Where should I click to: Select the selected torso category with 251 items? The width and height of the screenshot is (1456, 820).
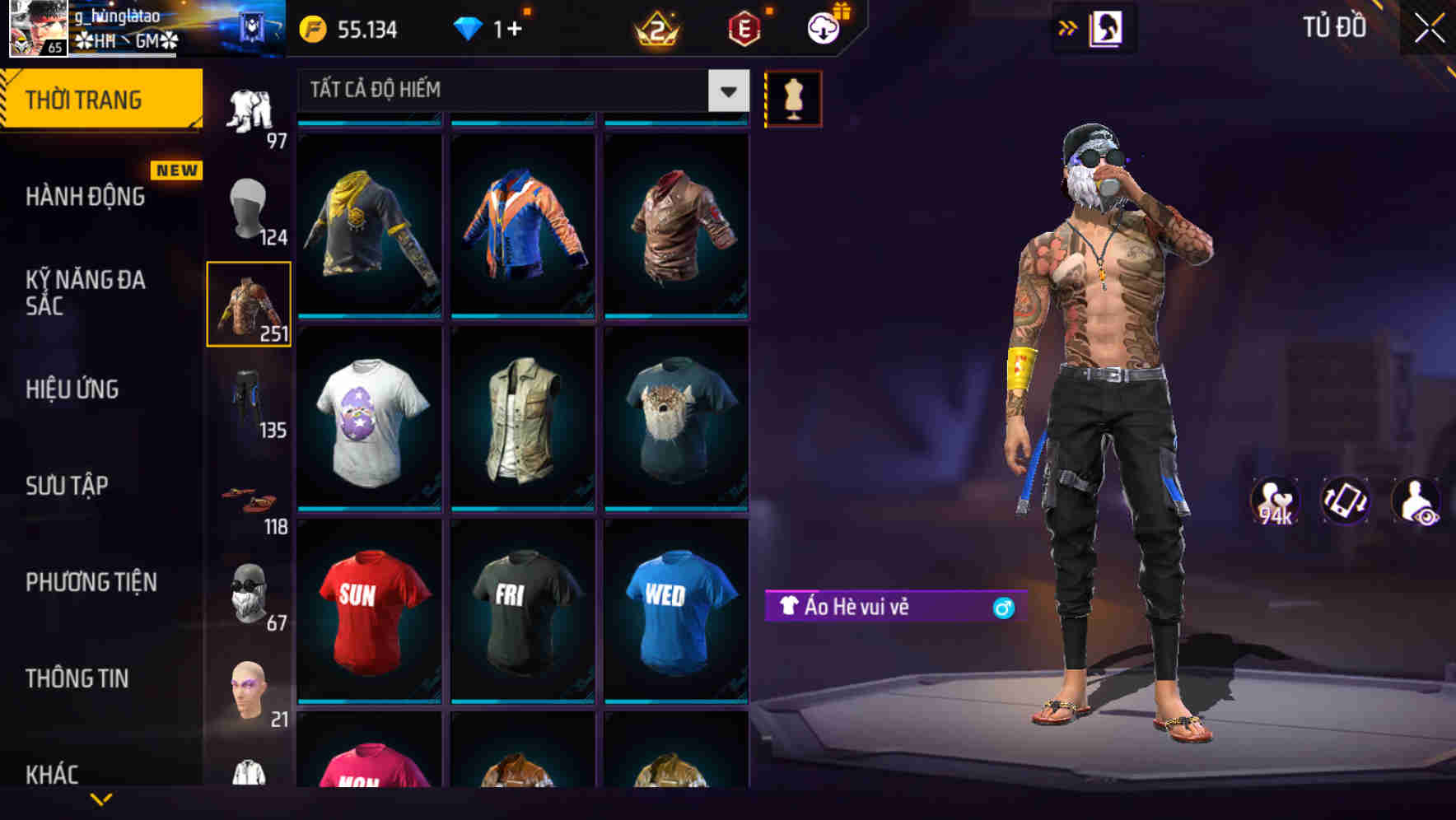pyautogui.click(x=249, y=303)
